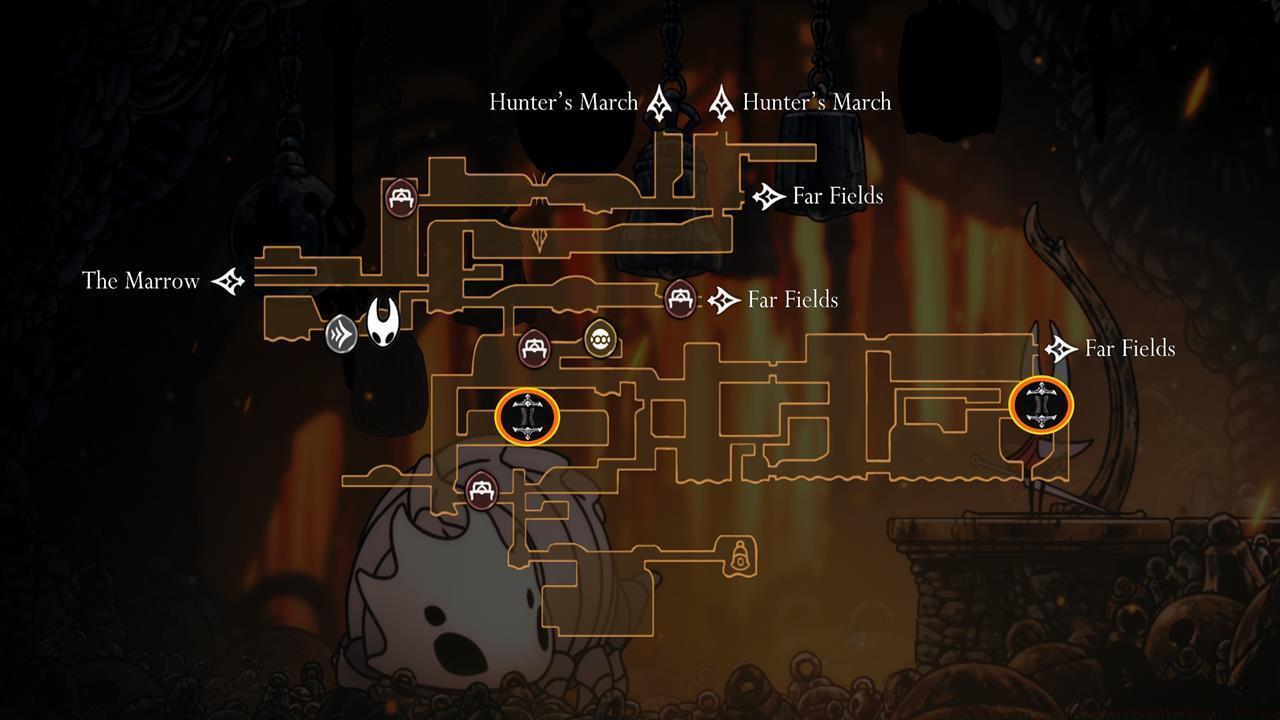Select the bench icon below the map's central corridor
The height and width of the screenshot is (720, 1280).
537,349
